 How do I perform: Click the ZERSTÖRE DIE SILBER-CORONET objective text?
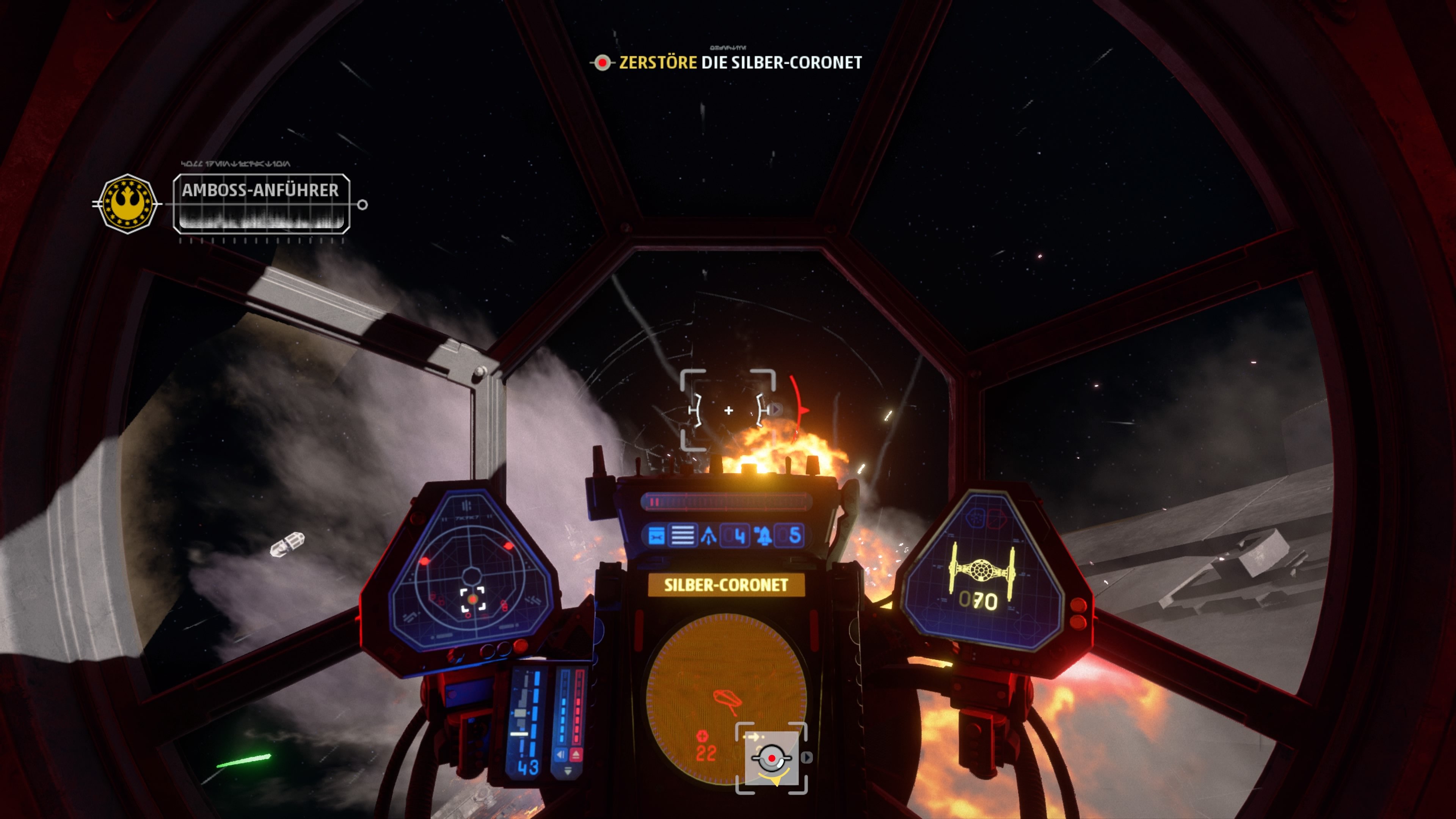click(741, 64)
